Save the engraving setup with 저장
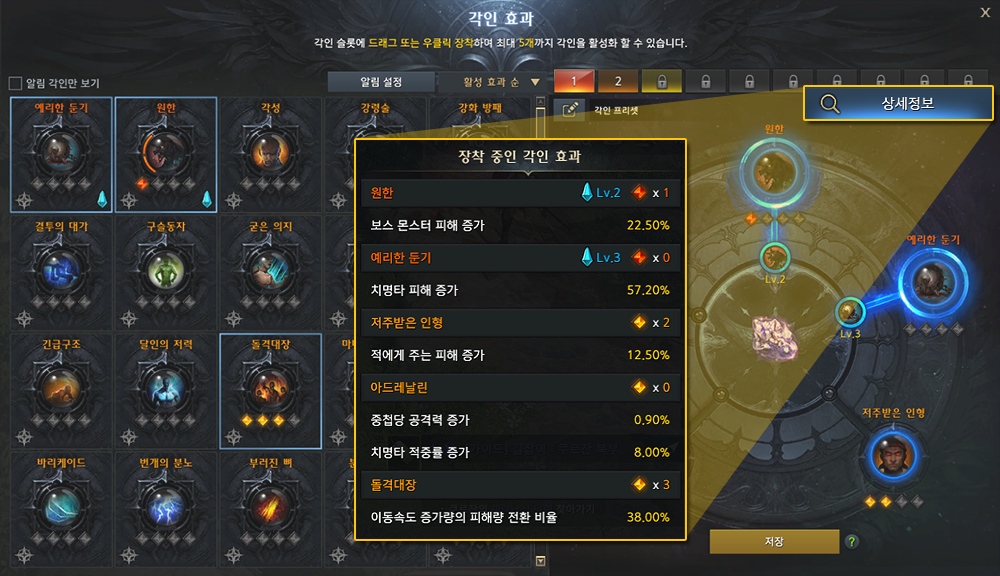The height and width of the screenshot is (576, 1000). pos(774,541)
